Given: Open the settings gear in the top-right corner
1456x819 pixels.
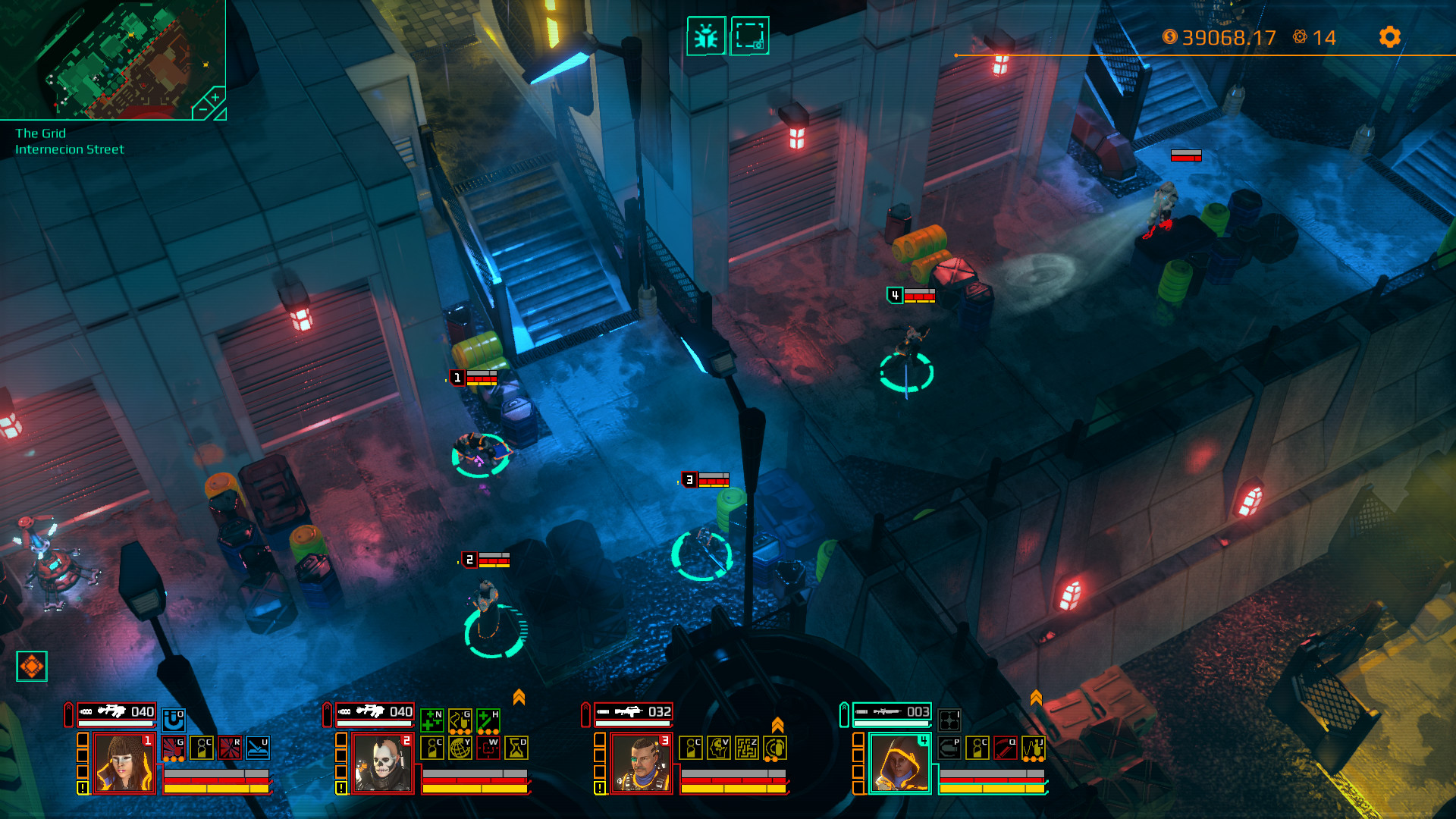Looking at the screenshot, I should coord(1391,35).
